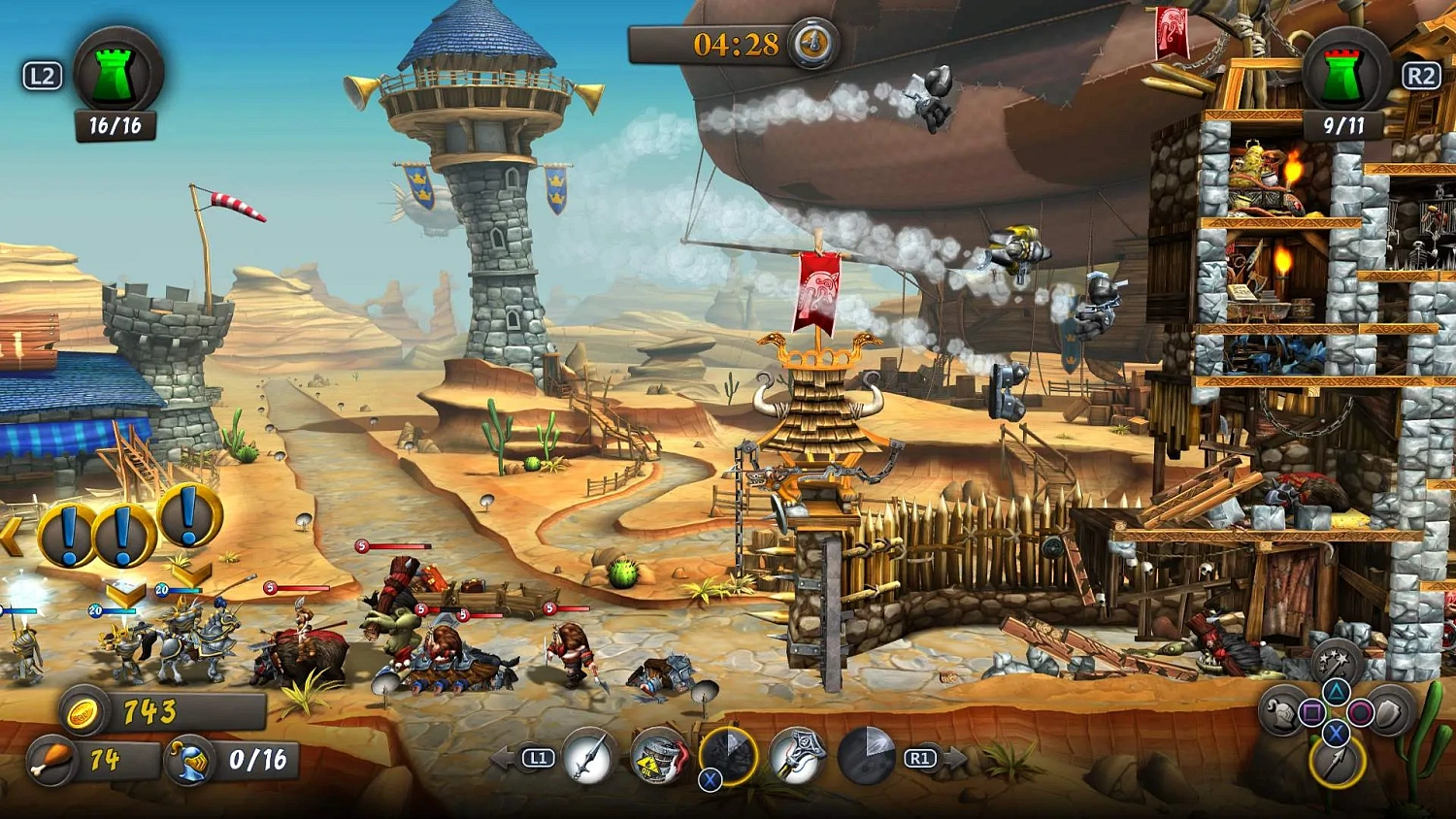Select the sword projectile weapon
1456x819 pixels.
pyautogui.click(x=587, y=754)
